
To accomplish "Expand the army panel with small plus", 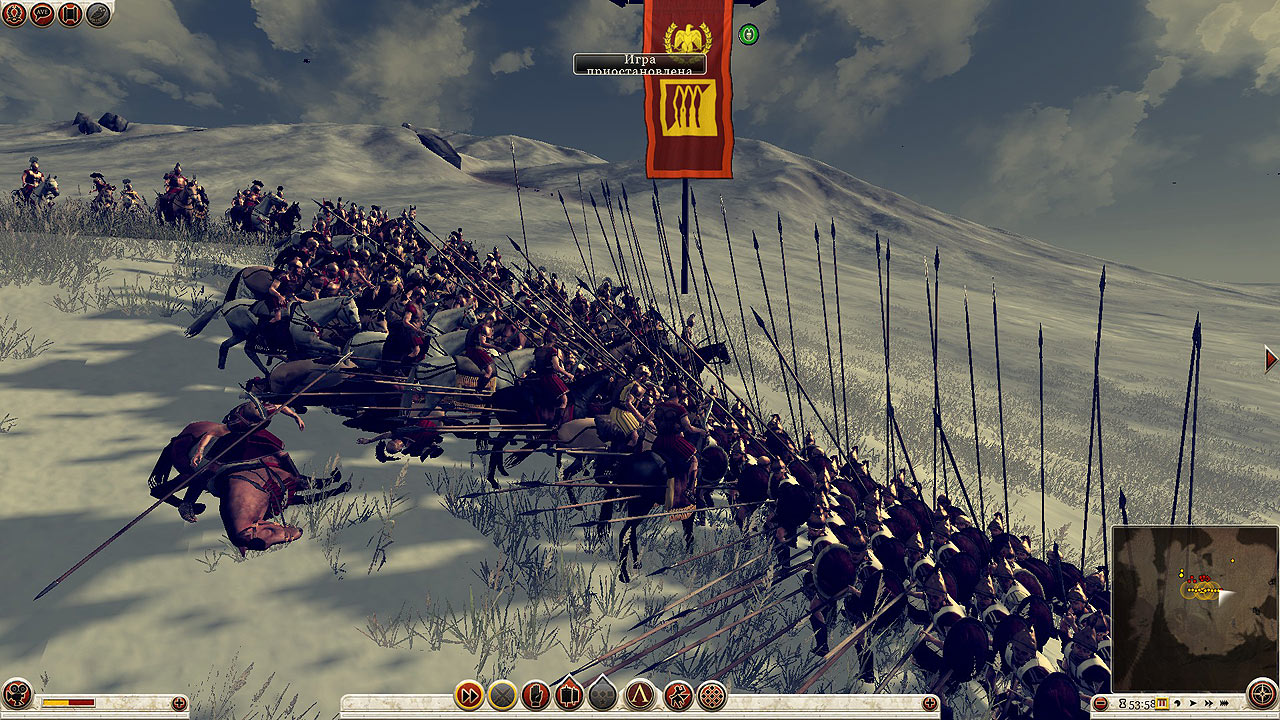I will pos(179,703).
